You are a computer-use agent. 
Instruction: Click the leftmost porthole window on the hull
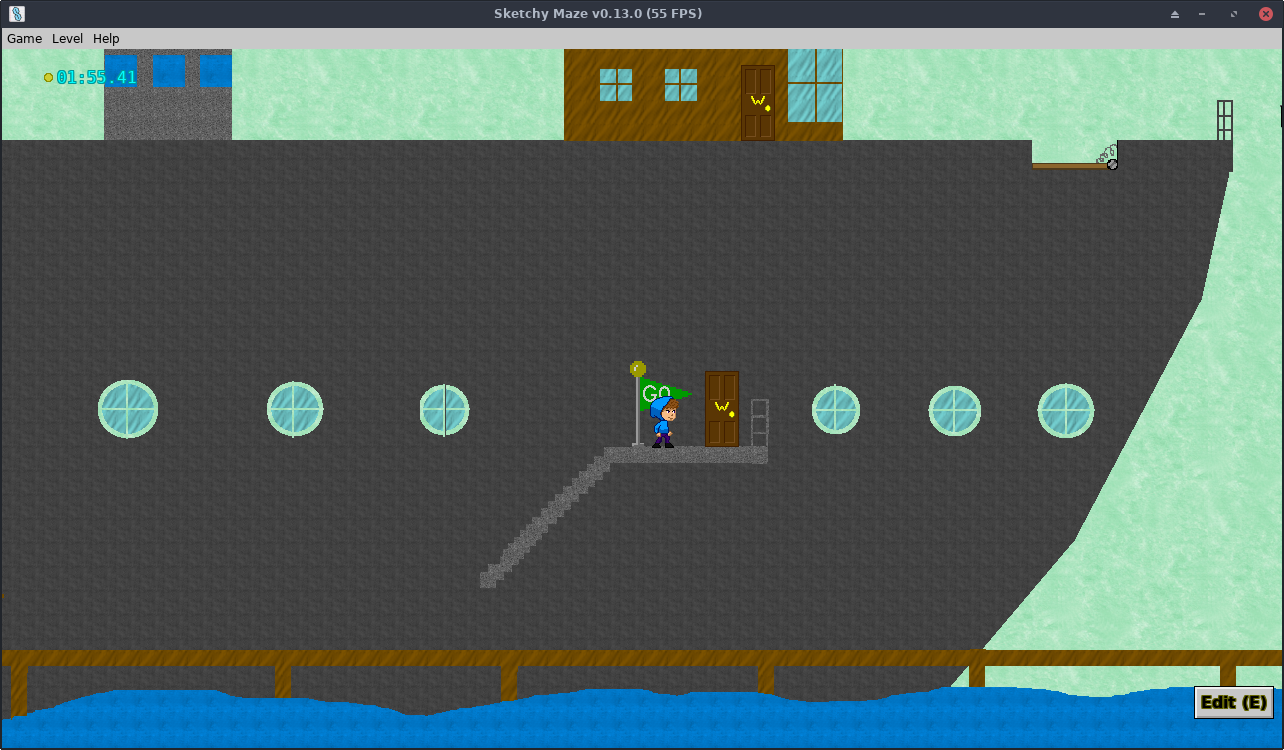point(127,408)
